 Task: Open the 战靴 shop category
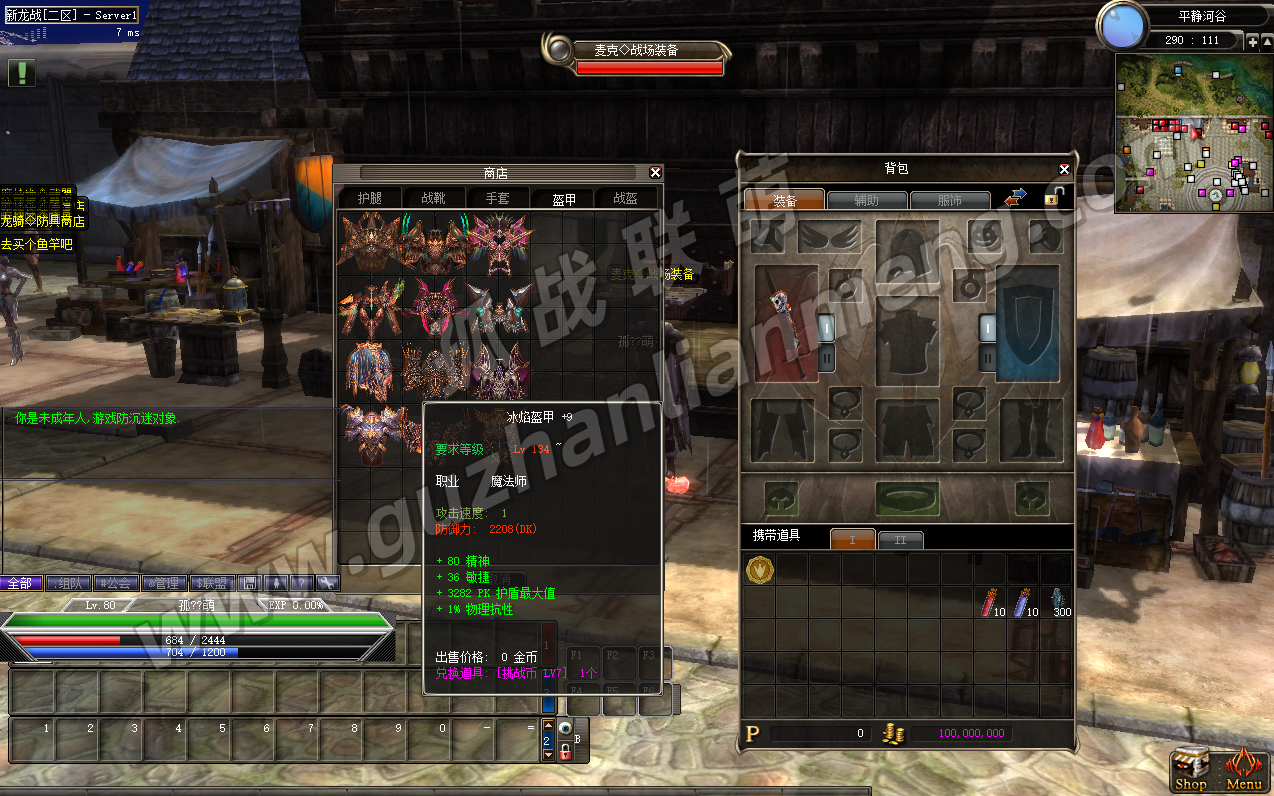pyautogui.click(x=433, y=198)
